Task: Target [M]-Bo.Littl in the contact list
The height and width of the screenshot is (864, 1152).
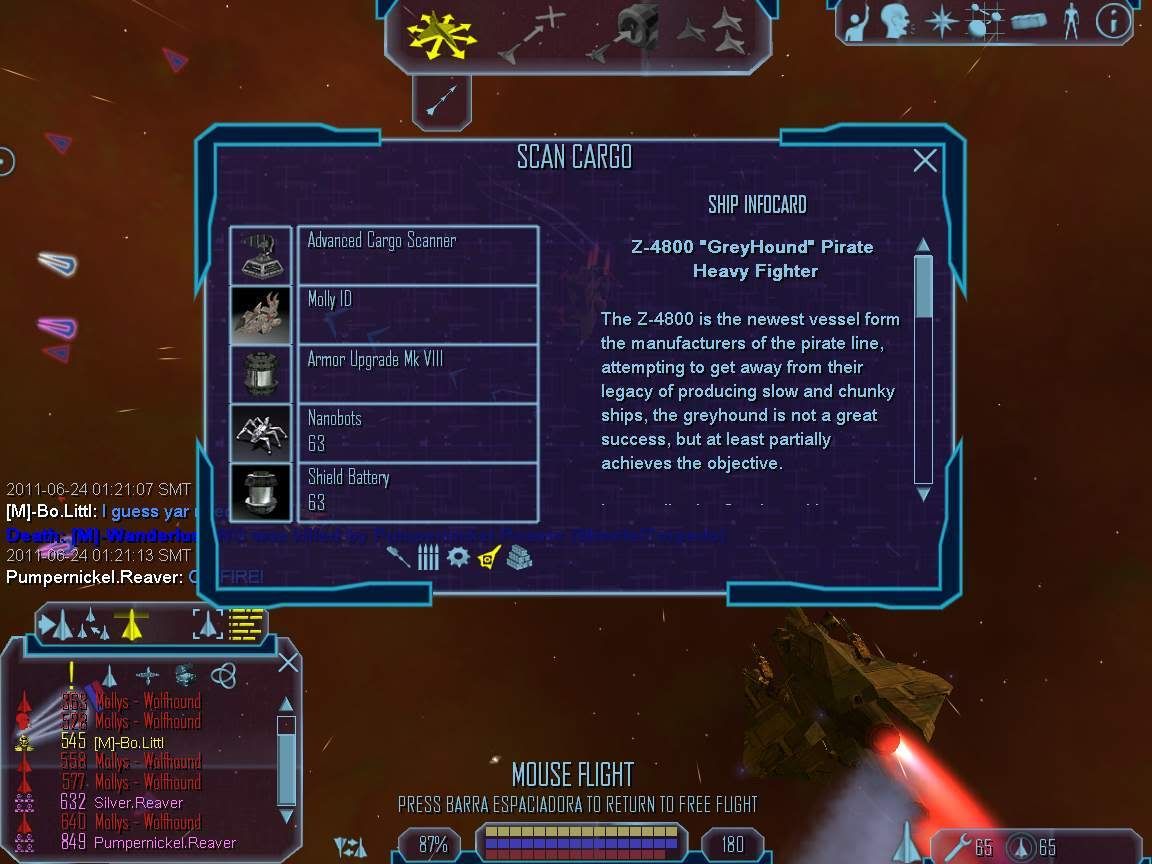Action: pos(128,742)
